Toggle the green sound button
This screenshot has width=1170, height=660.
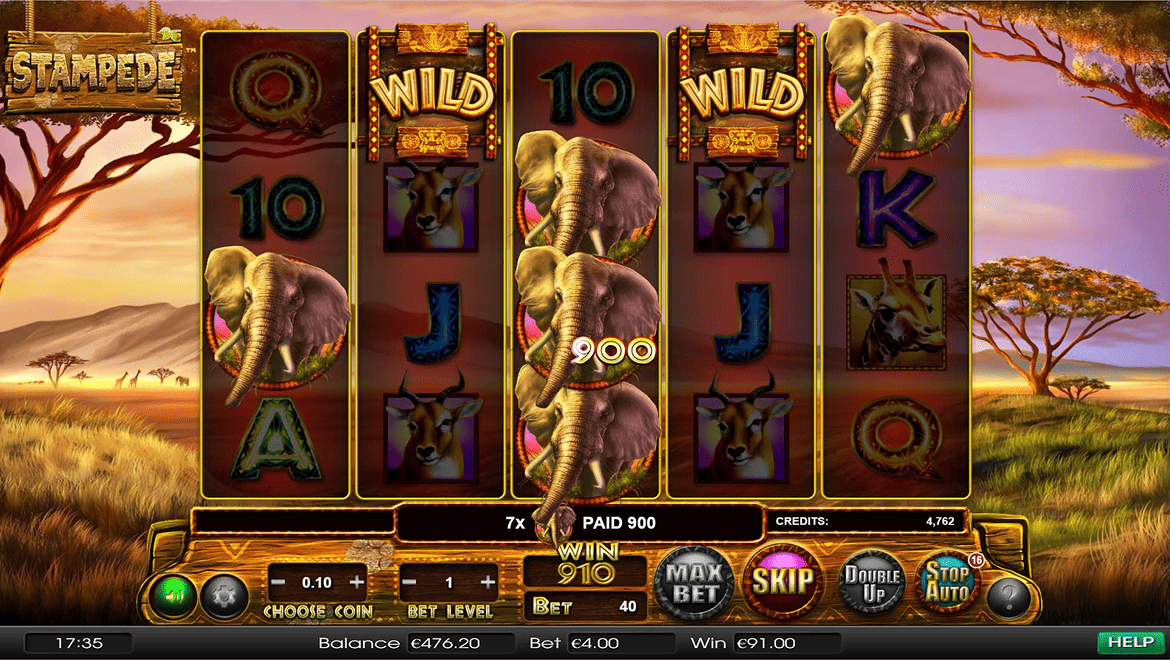pyautogui.click(x=173, y=597)
